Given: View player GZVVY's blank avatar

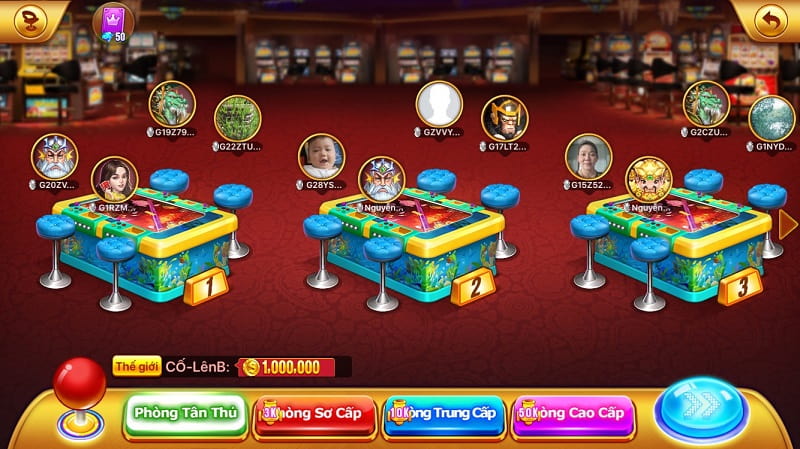Looking at the screenshot, I should pos(439,103).
